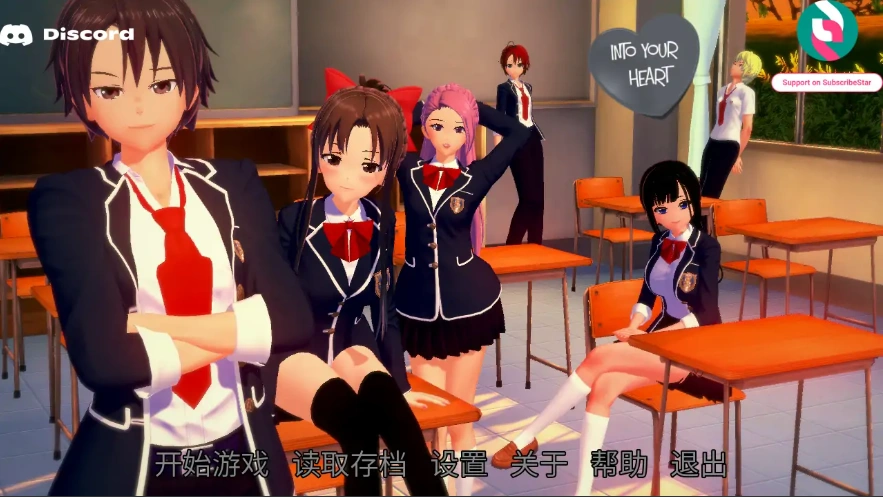Image resolution: width=883 pixels, height=497 pixels.
Task: Open the 设置 settings menu
Action: tap(458, 464)
